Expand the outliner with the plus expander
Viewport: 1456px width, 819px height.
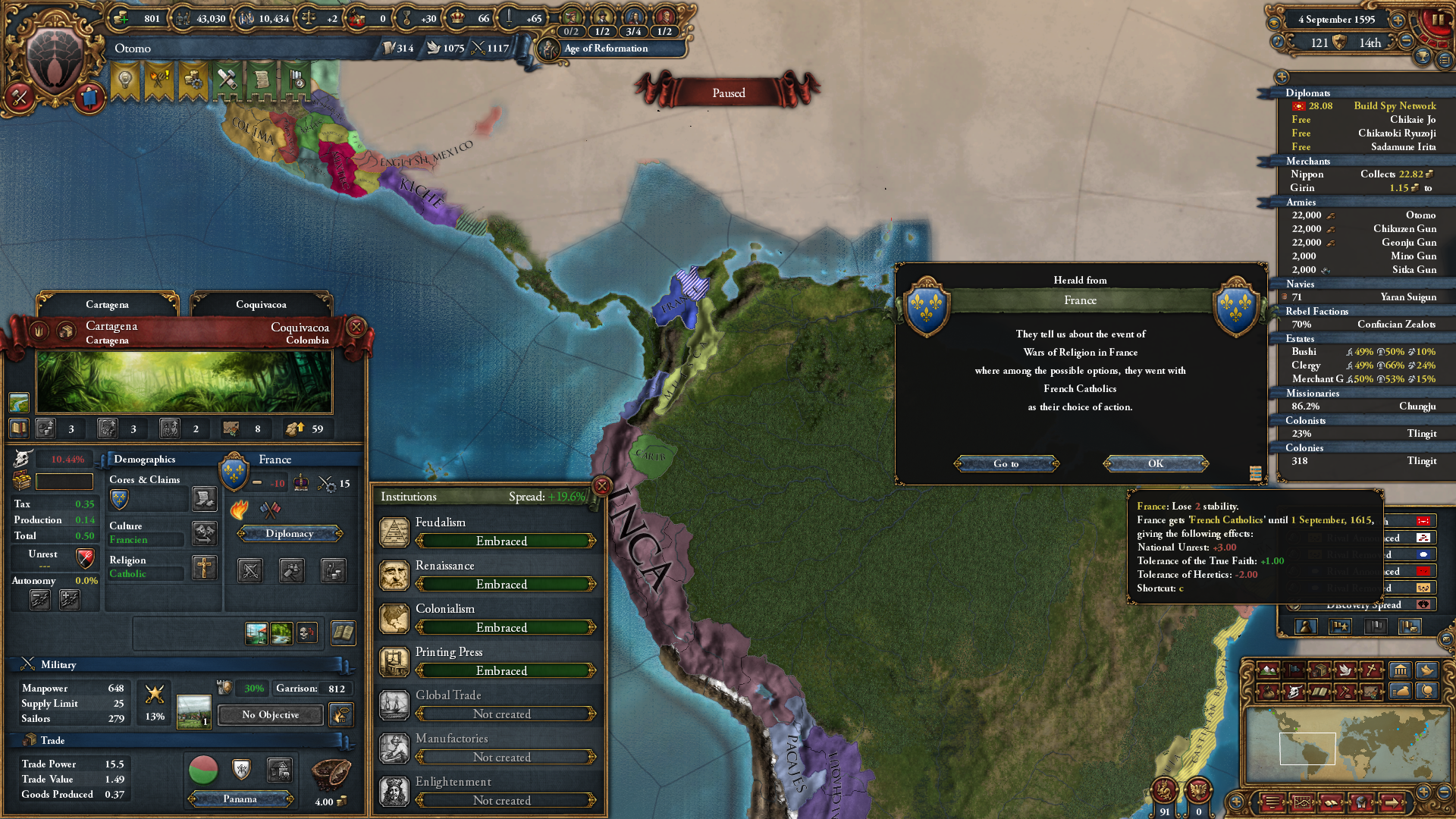(x=1282, y=77)
